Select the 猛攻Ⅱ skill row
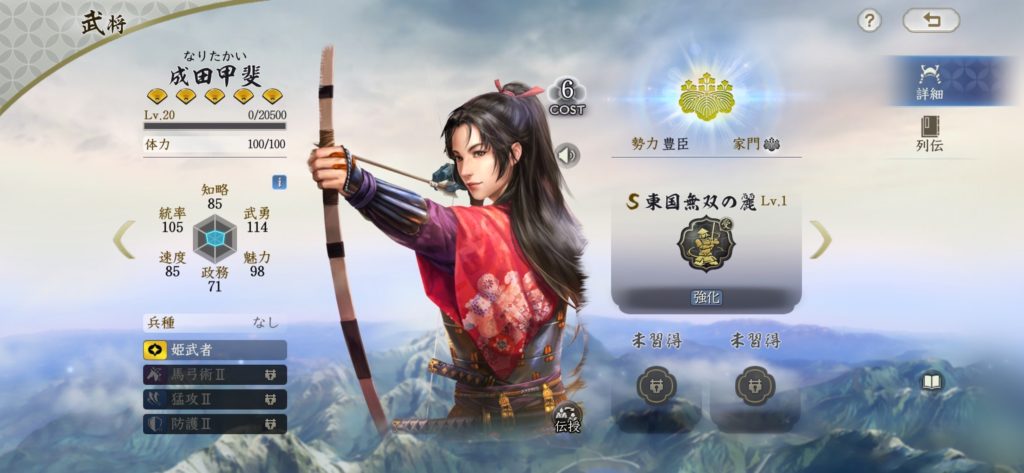 point(215,399)
